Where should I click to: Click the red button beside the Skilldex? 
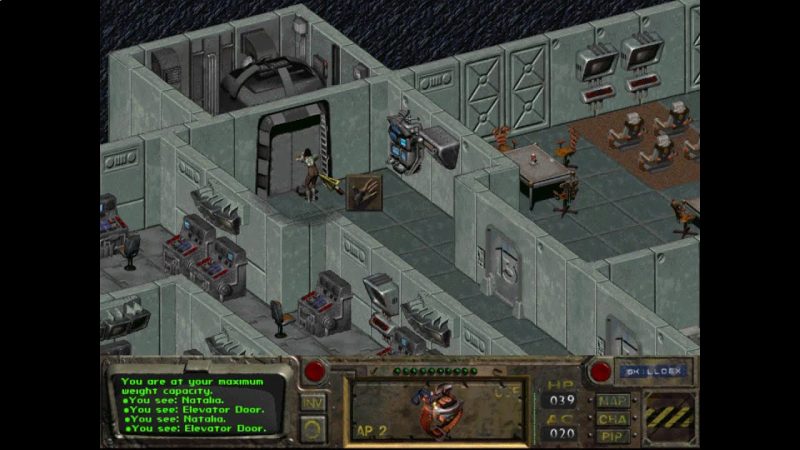[600, 371]
